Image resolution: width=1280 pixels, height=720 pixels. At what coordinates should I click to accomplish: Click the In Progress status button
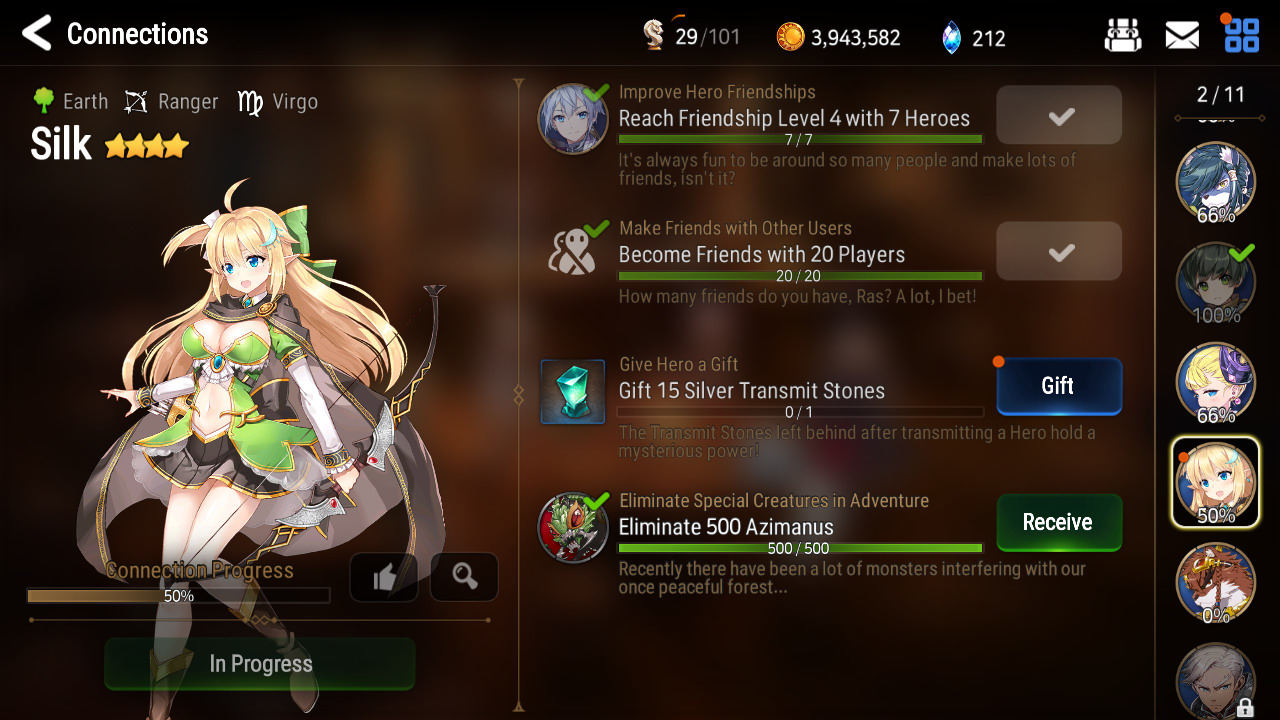click(260, 664)
